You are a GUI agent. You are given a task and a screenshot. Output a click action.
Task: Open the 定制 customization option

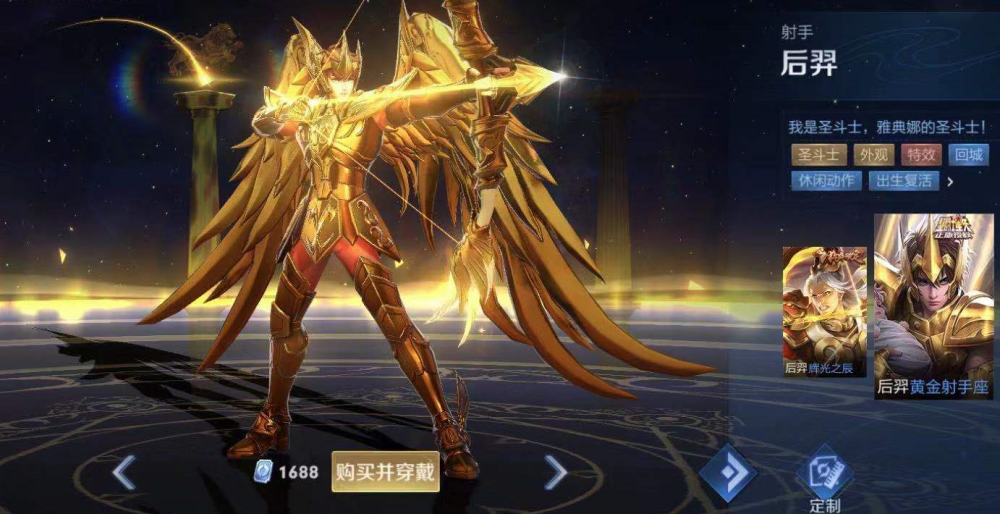(x=825, y=479)
